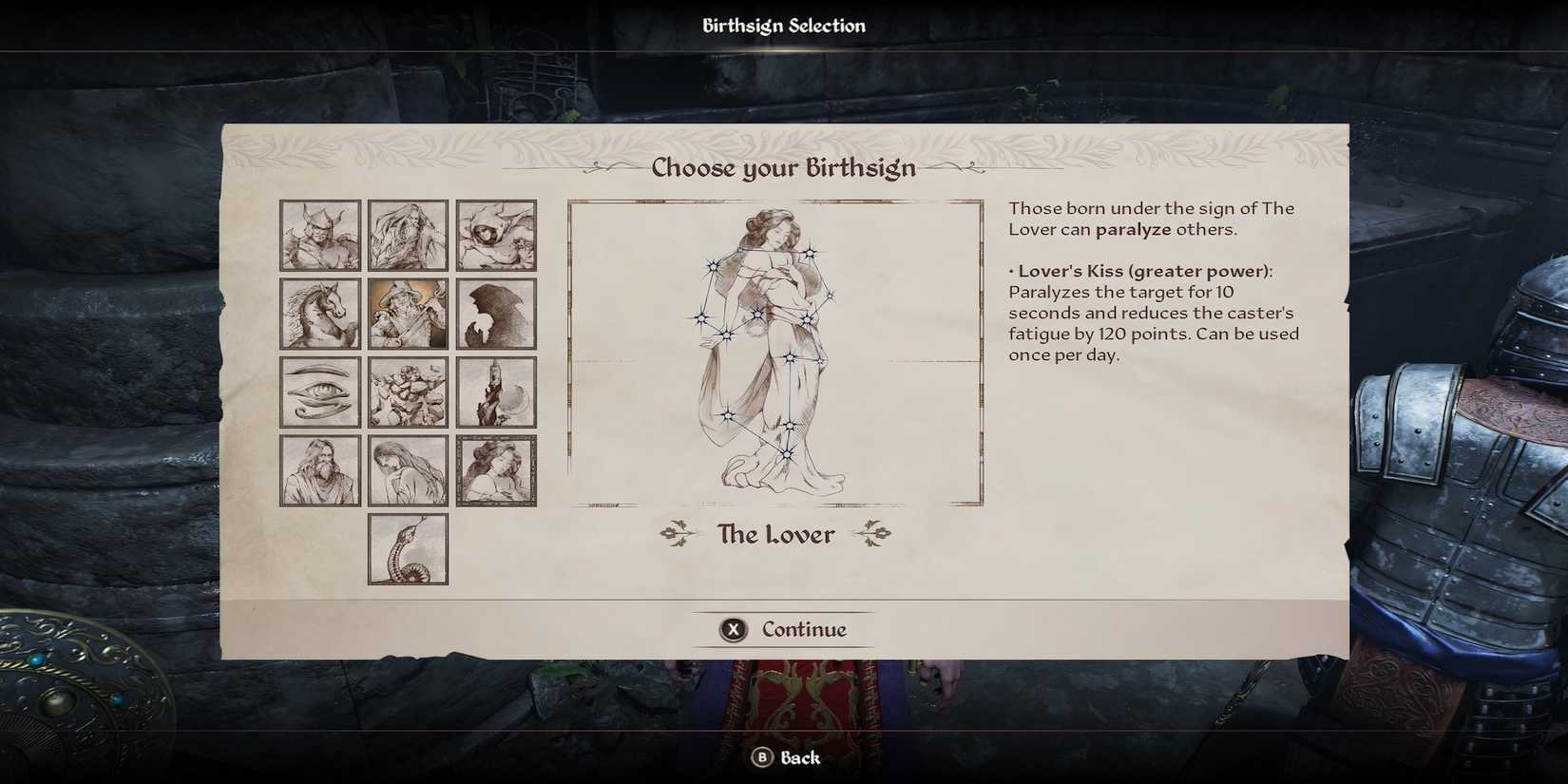Select The Serpent snake icon

pyautogui.click(x=408, y=548)
